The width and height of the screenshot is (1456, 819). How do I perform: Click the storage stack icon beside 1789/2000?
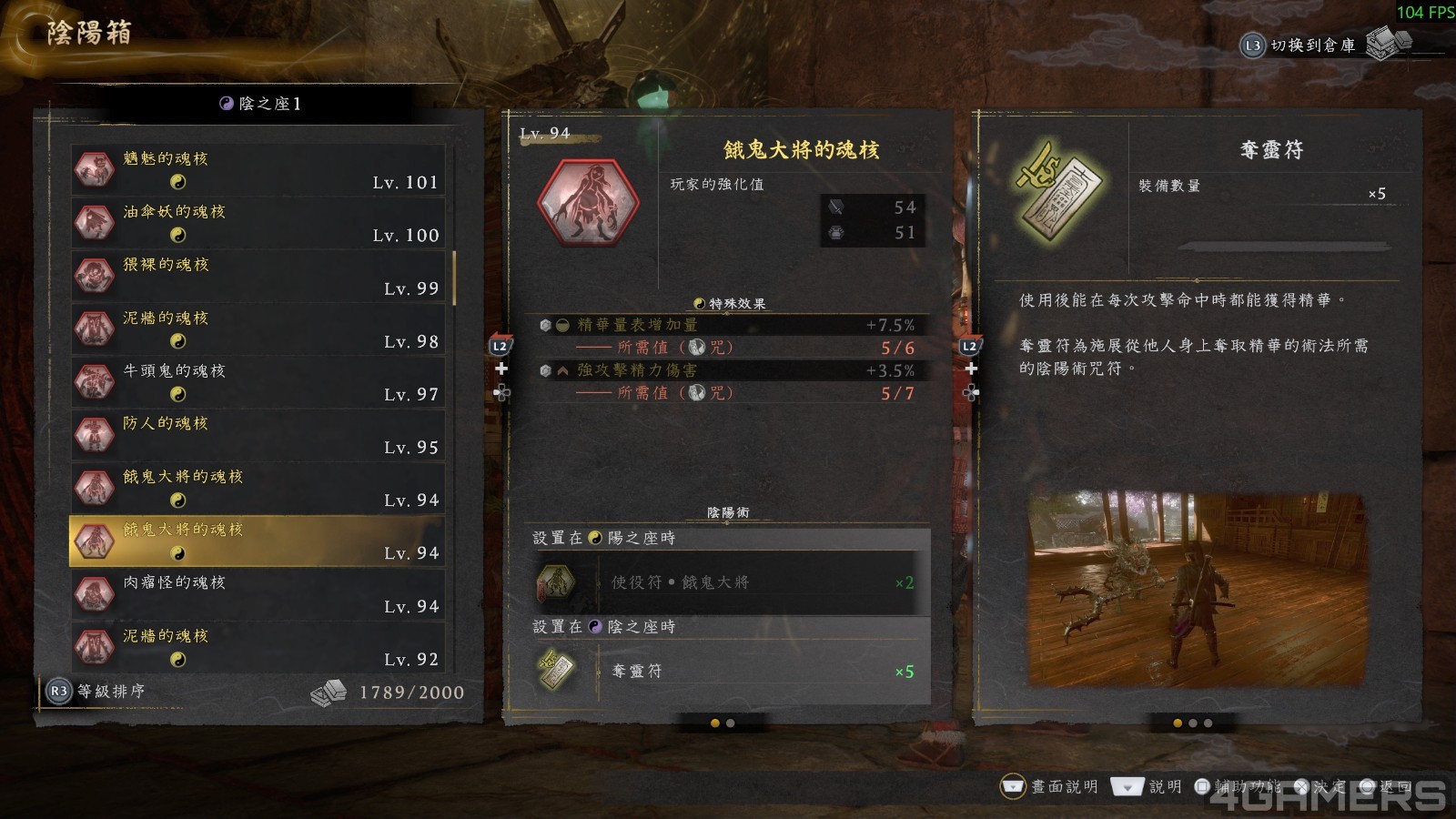pos(330,691)
